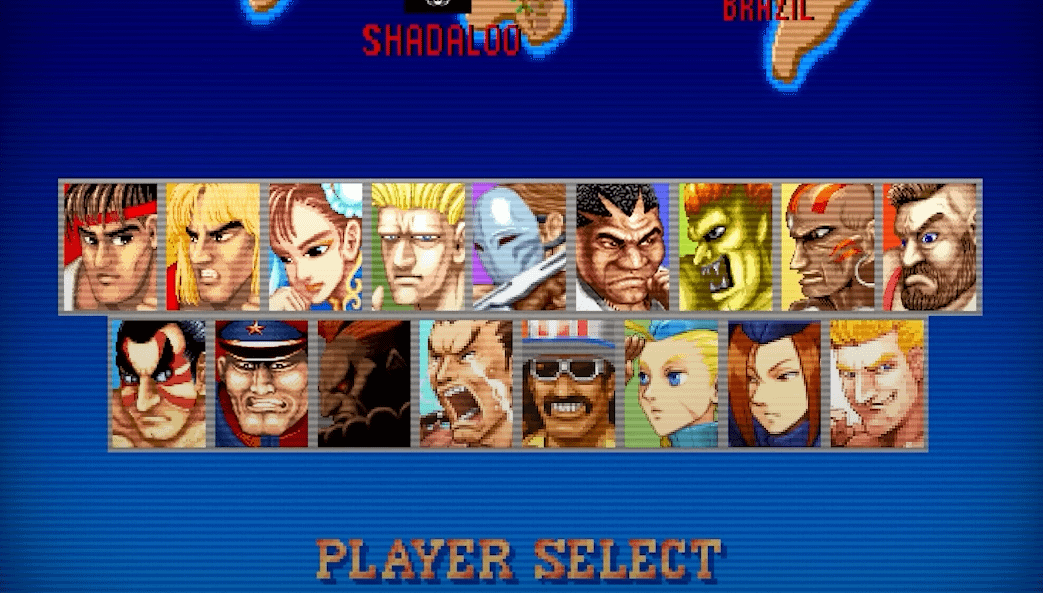Pick Chun-Li's portrait

point(316,246)
